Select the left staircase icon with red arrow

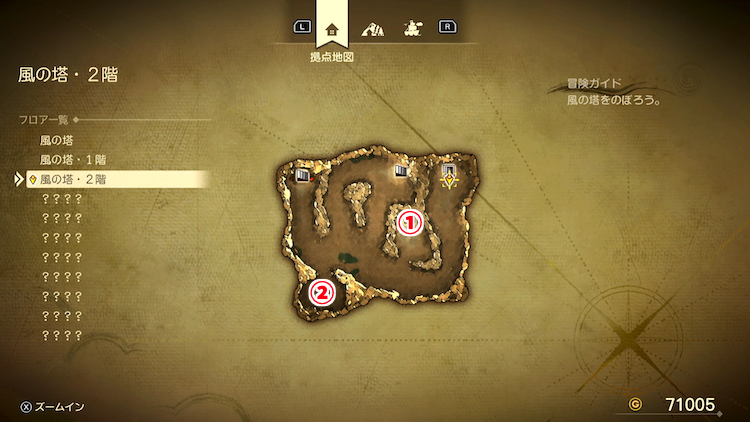(x=305, y=176)
